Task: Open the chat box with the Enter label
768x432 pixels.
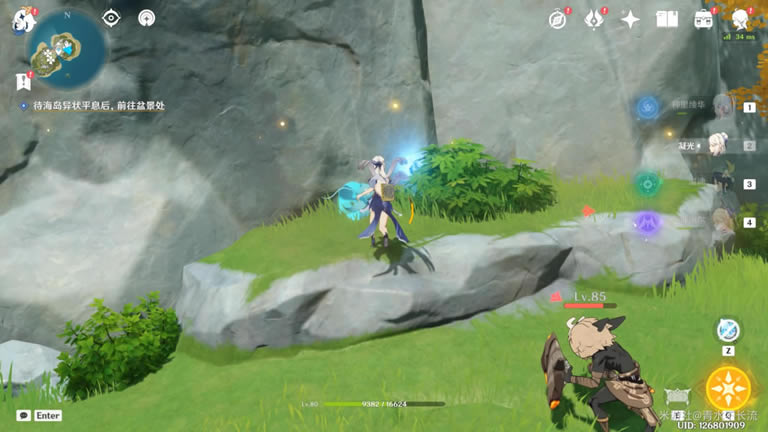Action: tap(40, 415)
